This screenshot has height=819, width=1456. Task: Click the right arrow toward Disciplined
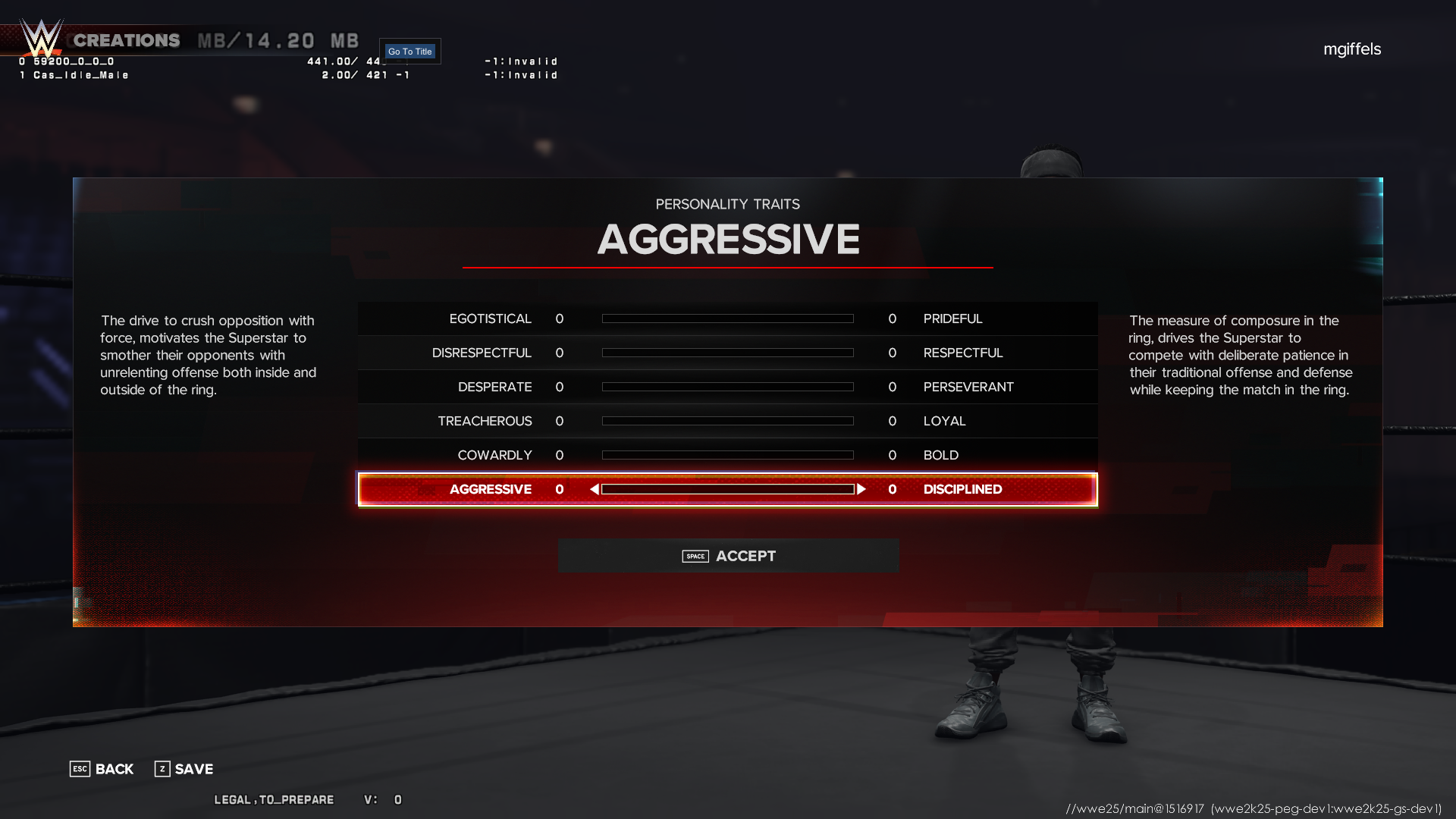(x=862, y=489)
